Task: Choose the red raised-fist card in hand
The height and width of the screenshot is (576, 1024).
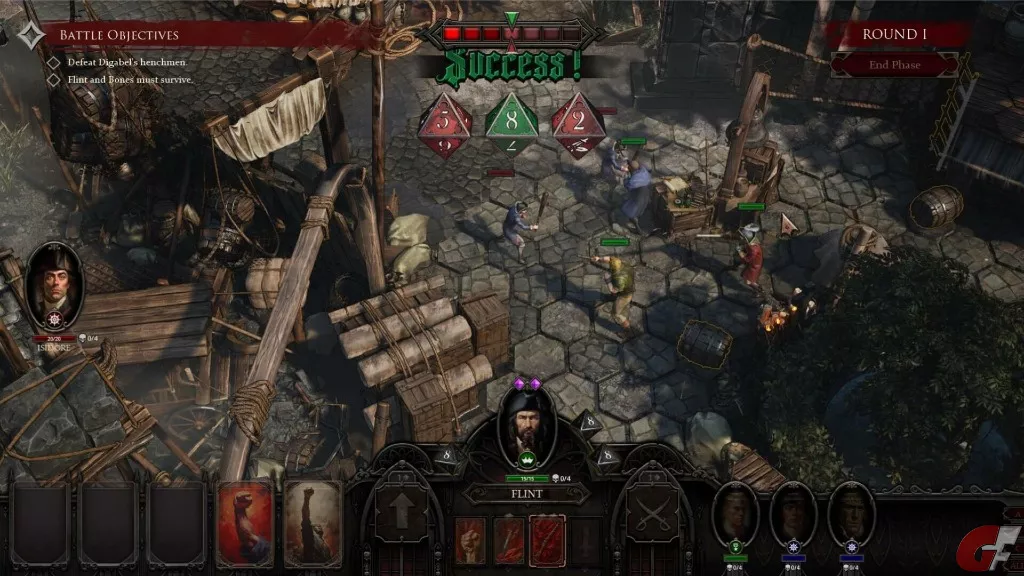Action: point(245,523)
